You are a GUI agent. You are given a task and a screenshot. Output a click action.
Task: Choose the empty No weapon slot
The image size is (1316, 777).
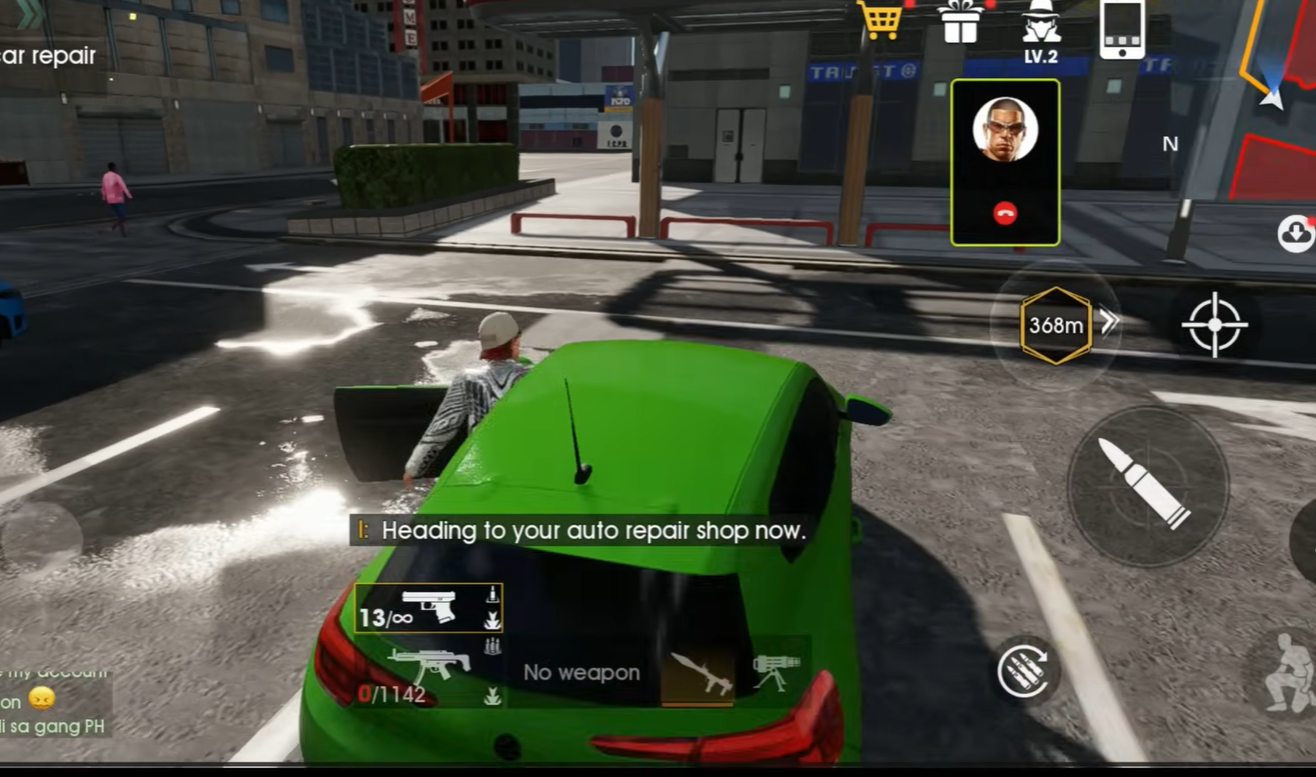[x=582, y=673]
